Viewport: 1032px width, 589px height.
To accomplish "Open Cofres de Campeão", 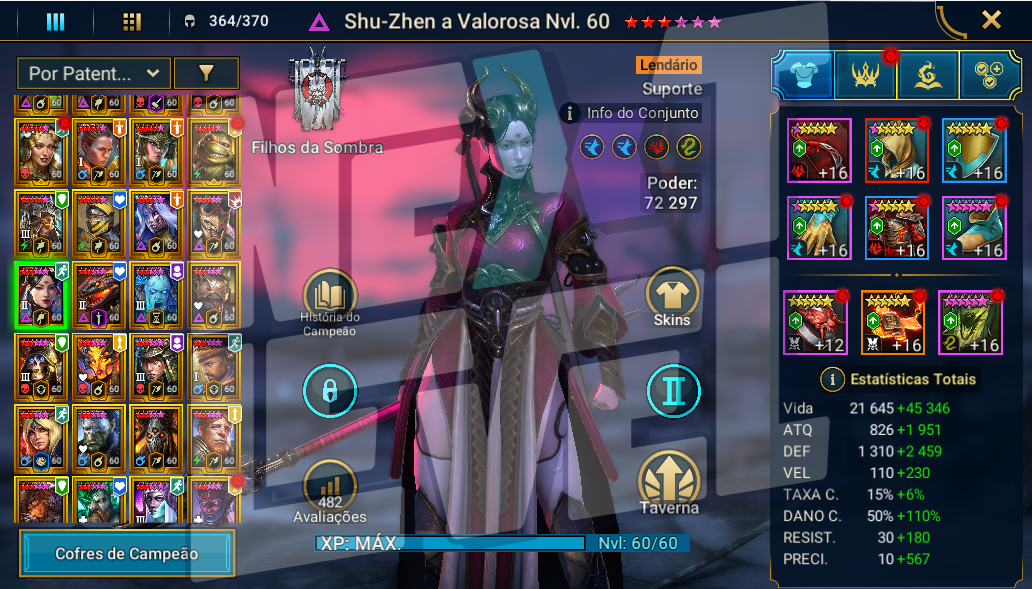I will (x=126, y=553).
